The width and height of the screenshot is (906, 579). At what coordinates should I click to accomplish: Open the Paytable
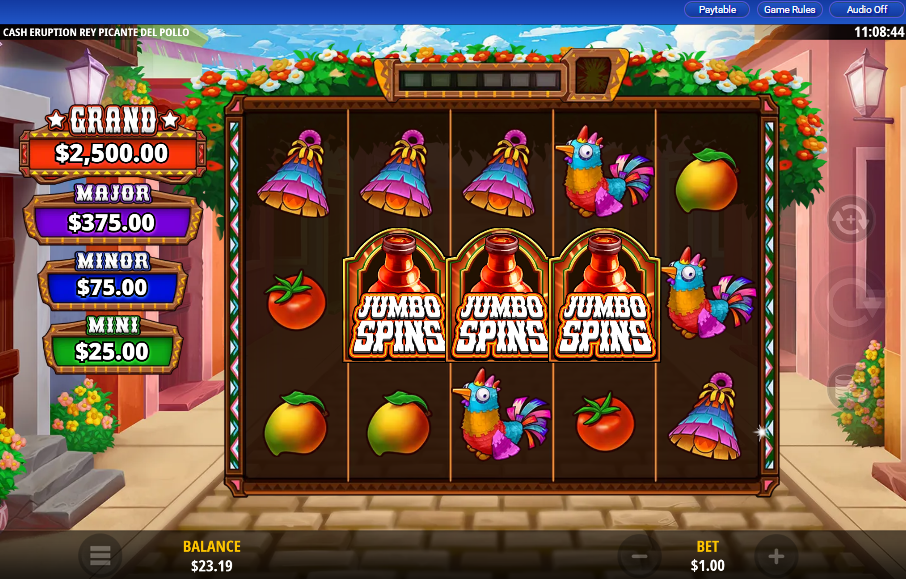click(x=717, y=9)
